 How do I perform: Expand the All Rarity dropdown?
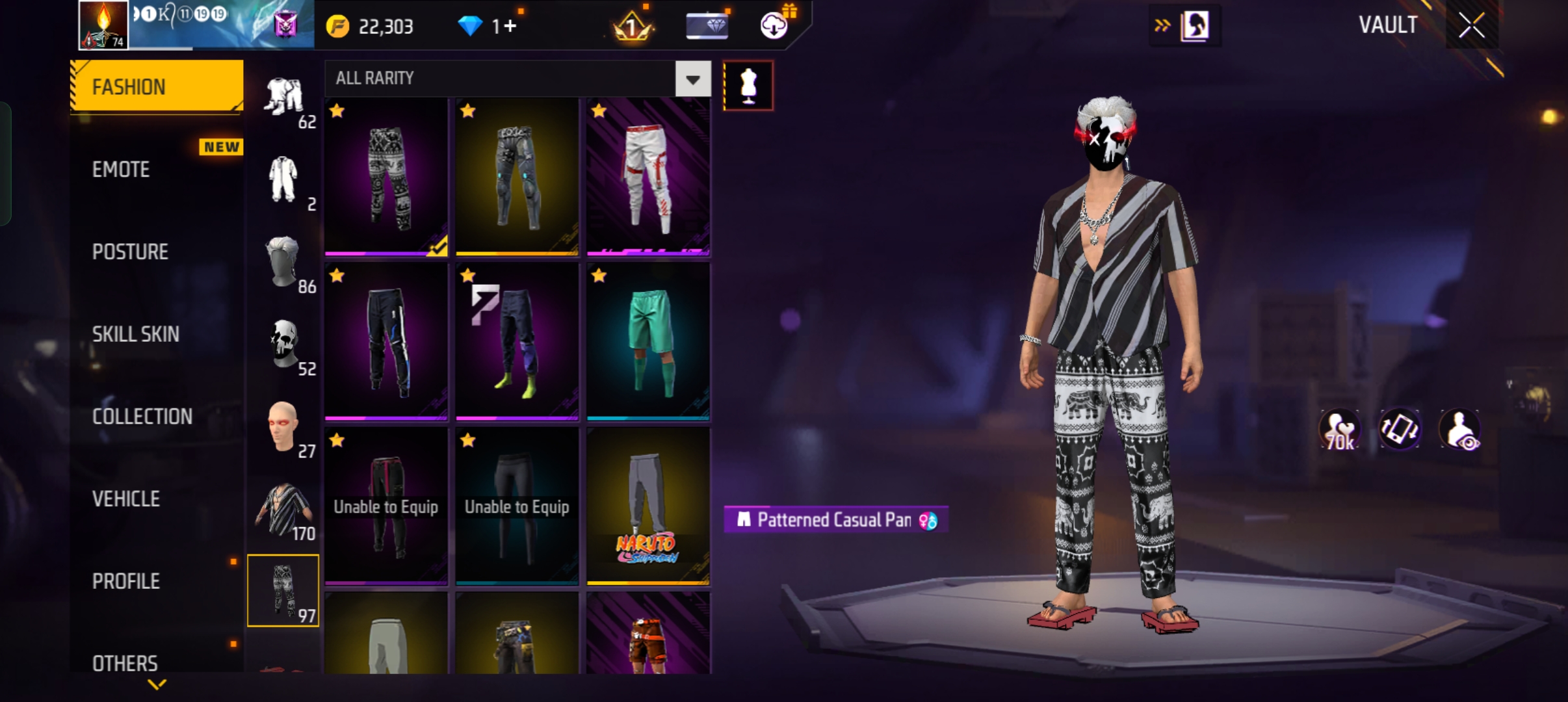(693, 79)
